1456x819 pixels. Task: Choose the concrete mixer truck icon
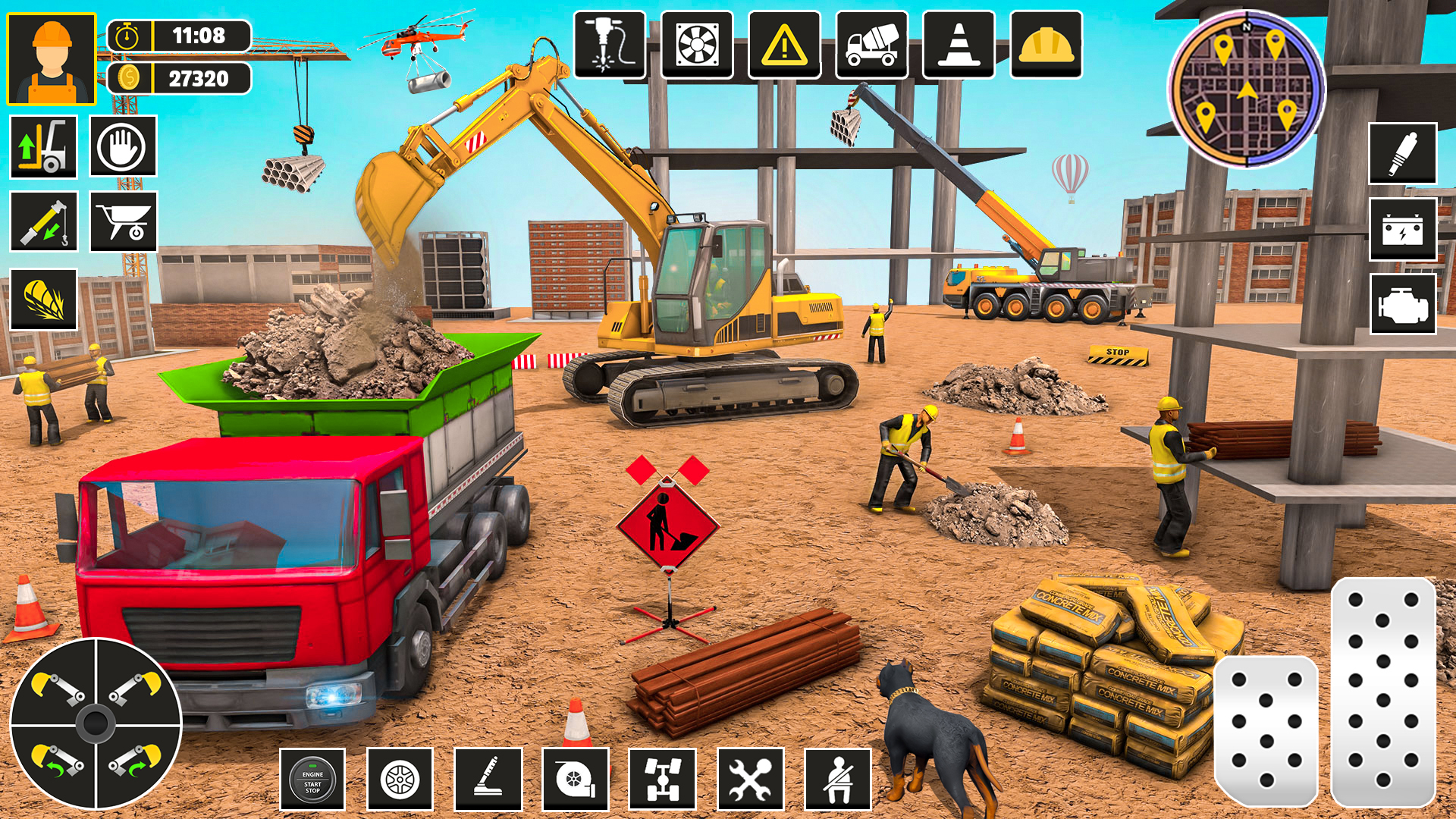click(871, 45)
